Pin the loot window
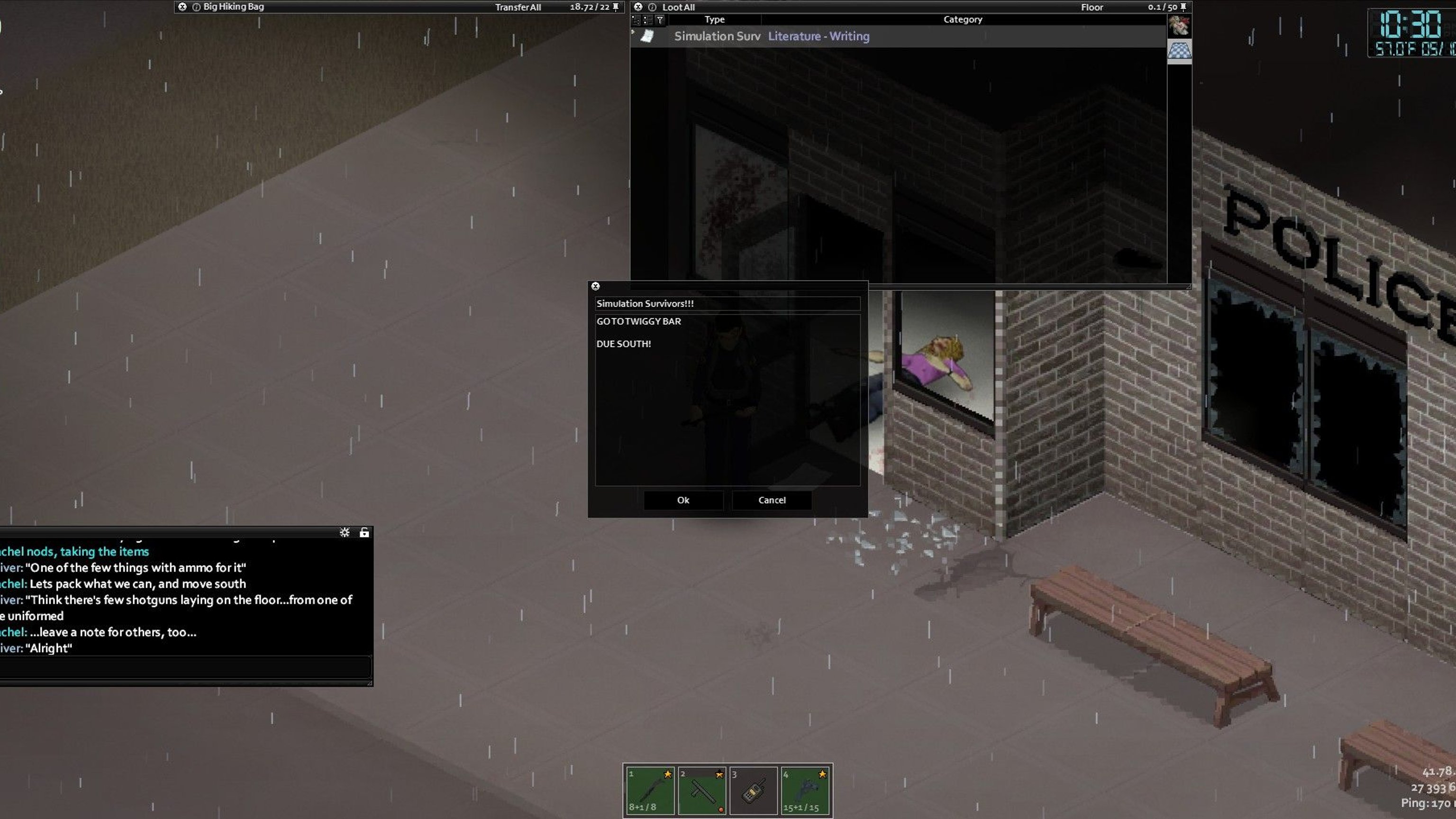 [1183, 7]
